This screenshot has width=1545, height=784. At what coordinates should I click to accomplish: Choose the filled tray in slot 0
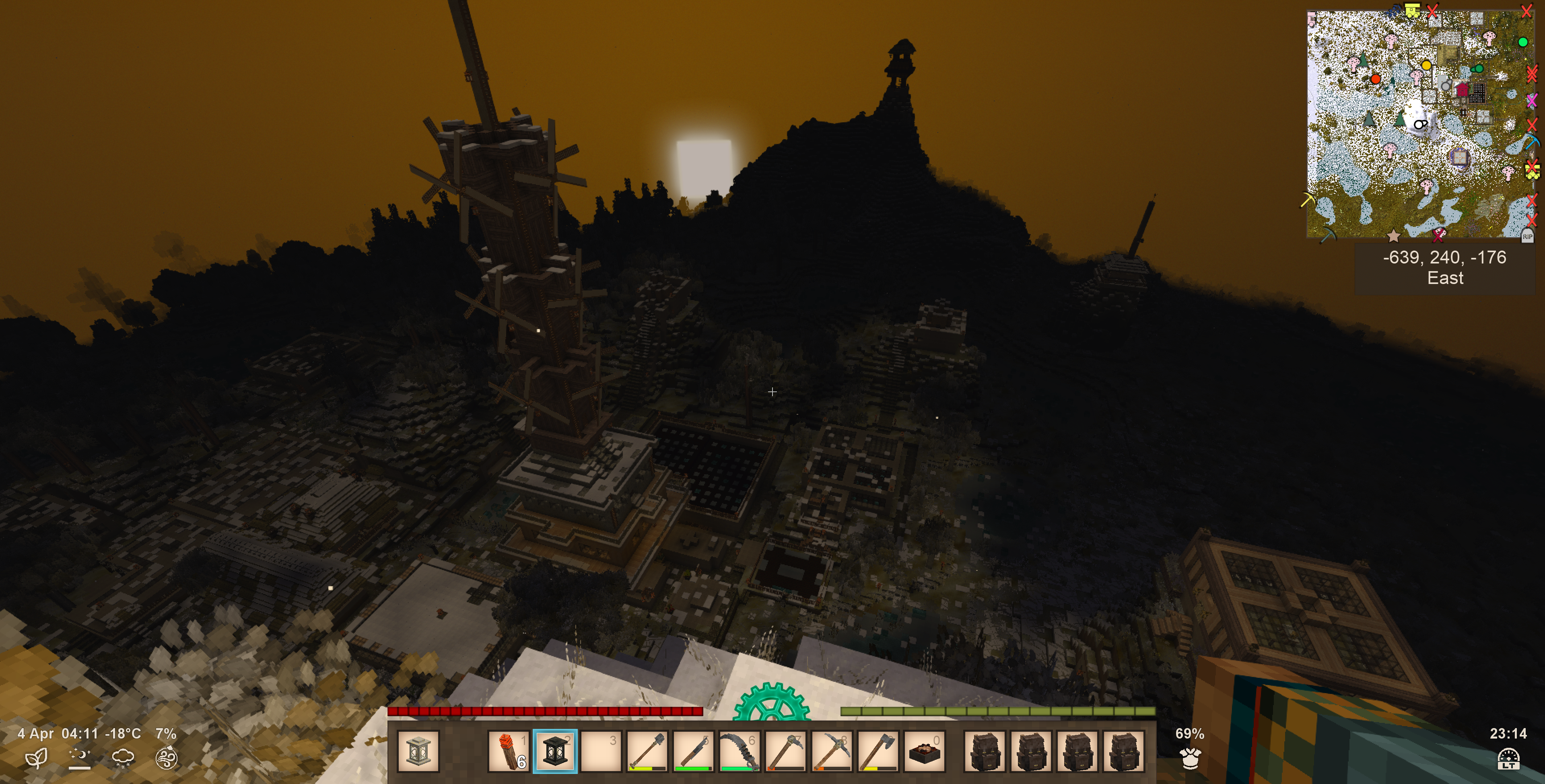(x=924, y=751)
